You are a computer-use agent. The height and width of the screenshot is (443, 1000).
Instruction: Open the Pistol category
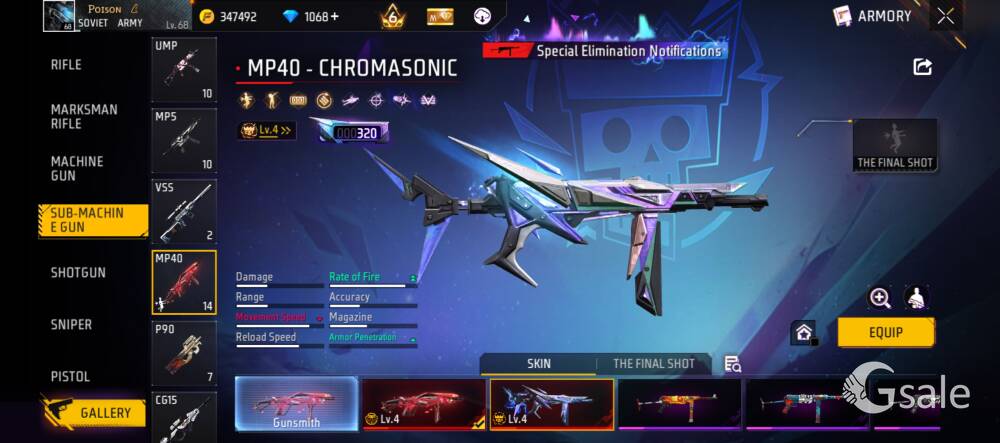(70, 376)
